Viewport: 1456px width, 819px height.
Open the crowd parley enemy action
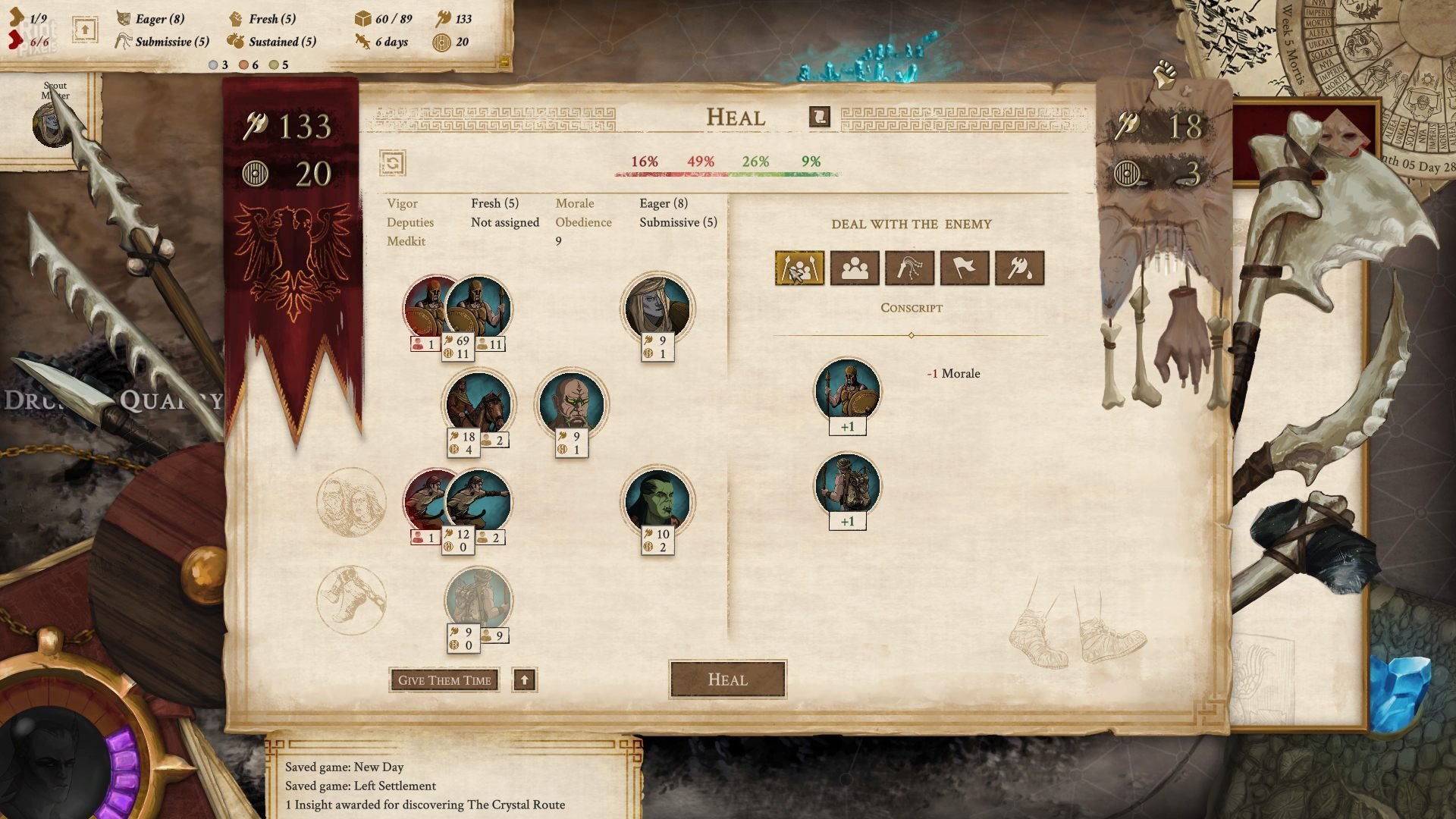coord(855,268)
